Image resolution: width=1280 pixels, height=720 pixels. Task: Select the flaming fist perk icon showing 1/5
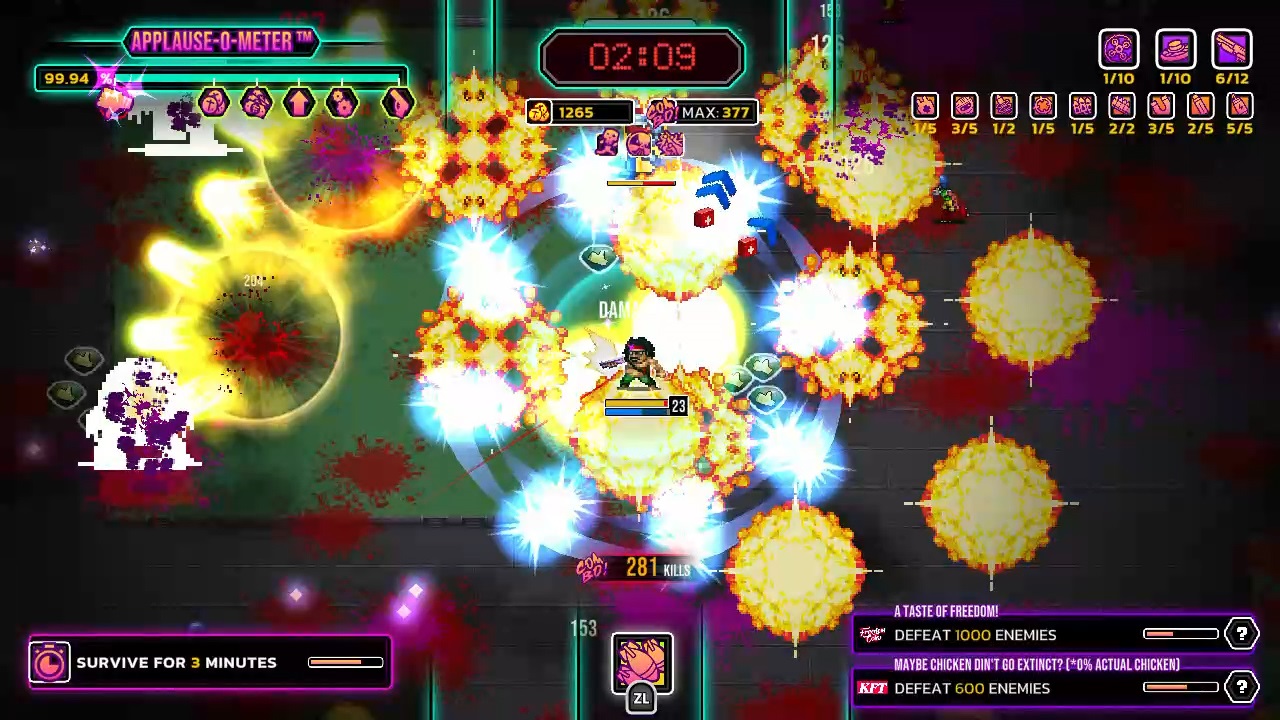coord(924,107)
